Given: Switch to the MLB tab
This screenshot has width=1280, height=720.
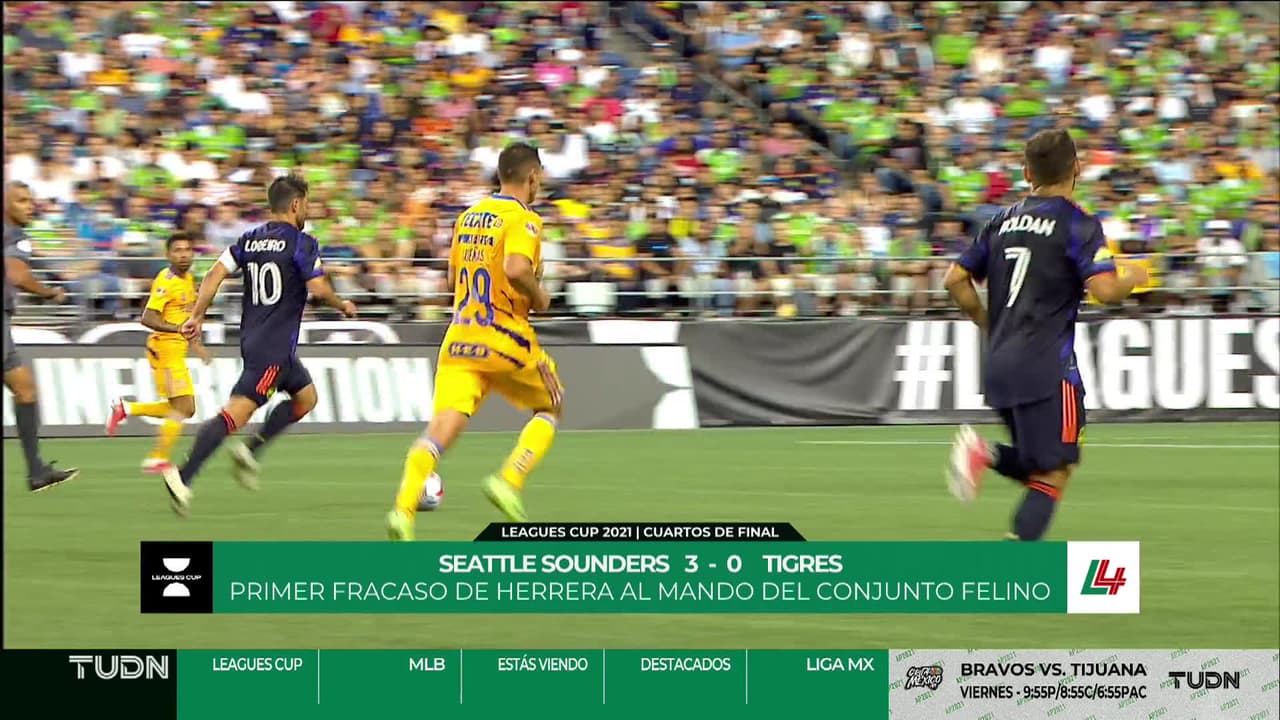Looking at the screenshot, I should 426,665.
